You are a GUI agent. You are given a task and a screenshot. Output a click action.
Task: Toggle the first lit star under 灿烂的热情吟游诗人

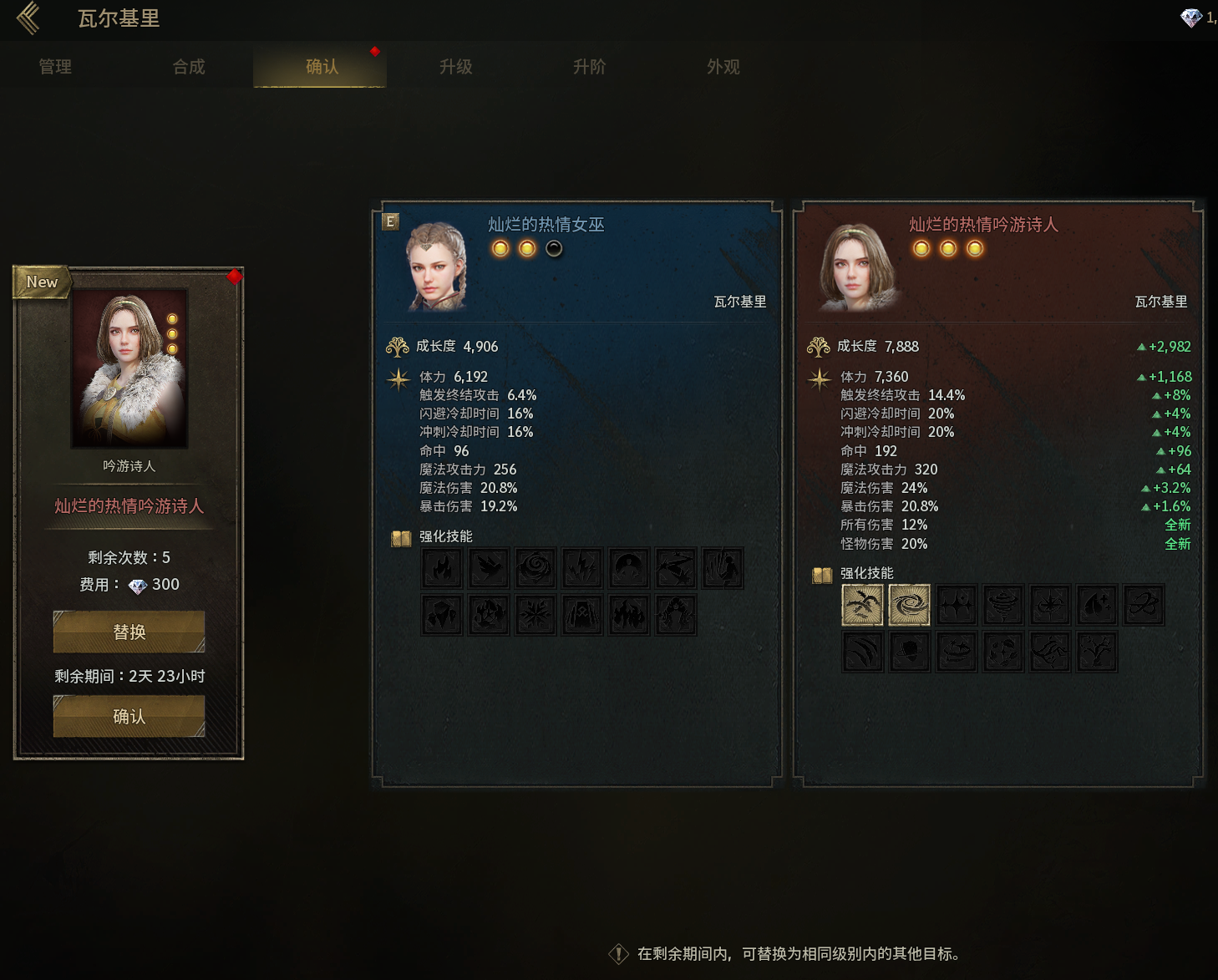(x=921, y=248)
